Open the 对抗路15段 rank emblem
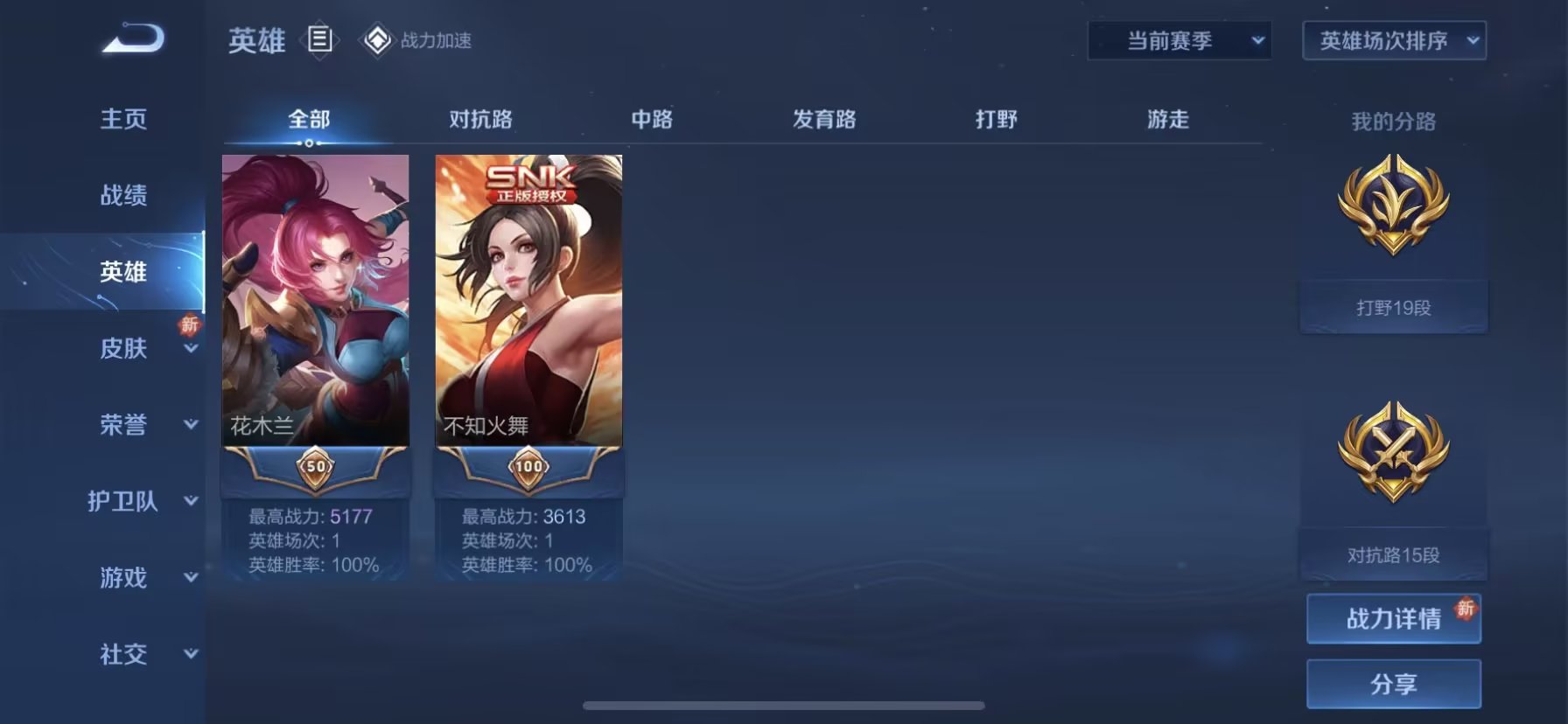This screenshot has width=1568, height=724. coord(1393,455)
